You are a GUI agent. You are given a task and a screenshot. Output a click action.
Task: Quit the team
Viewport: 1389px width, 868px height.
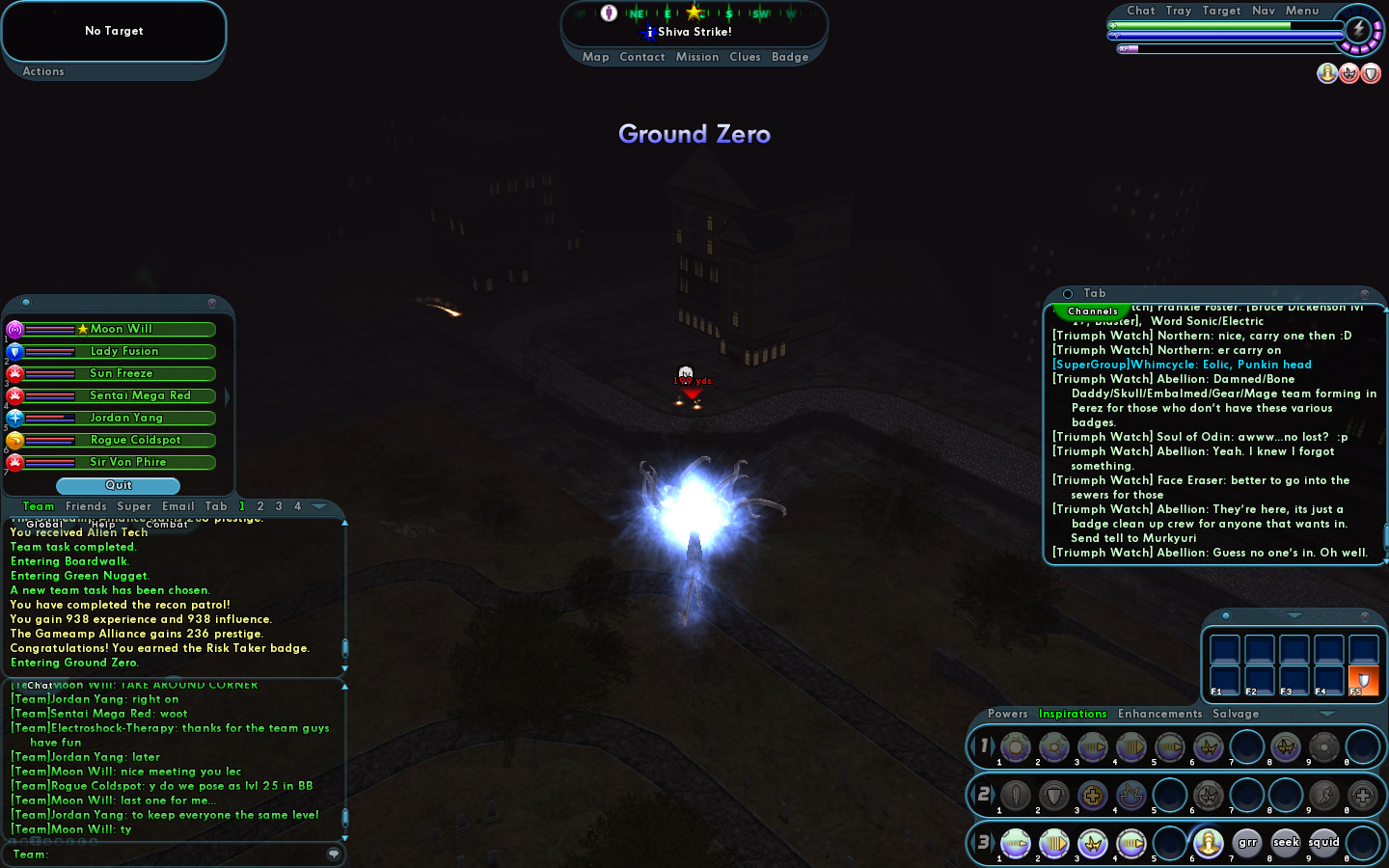pos(118,485)
